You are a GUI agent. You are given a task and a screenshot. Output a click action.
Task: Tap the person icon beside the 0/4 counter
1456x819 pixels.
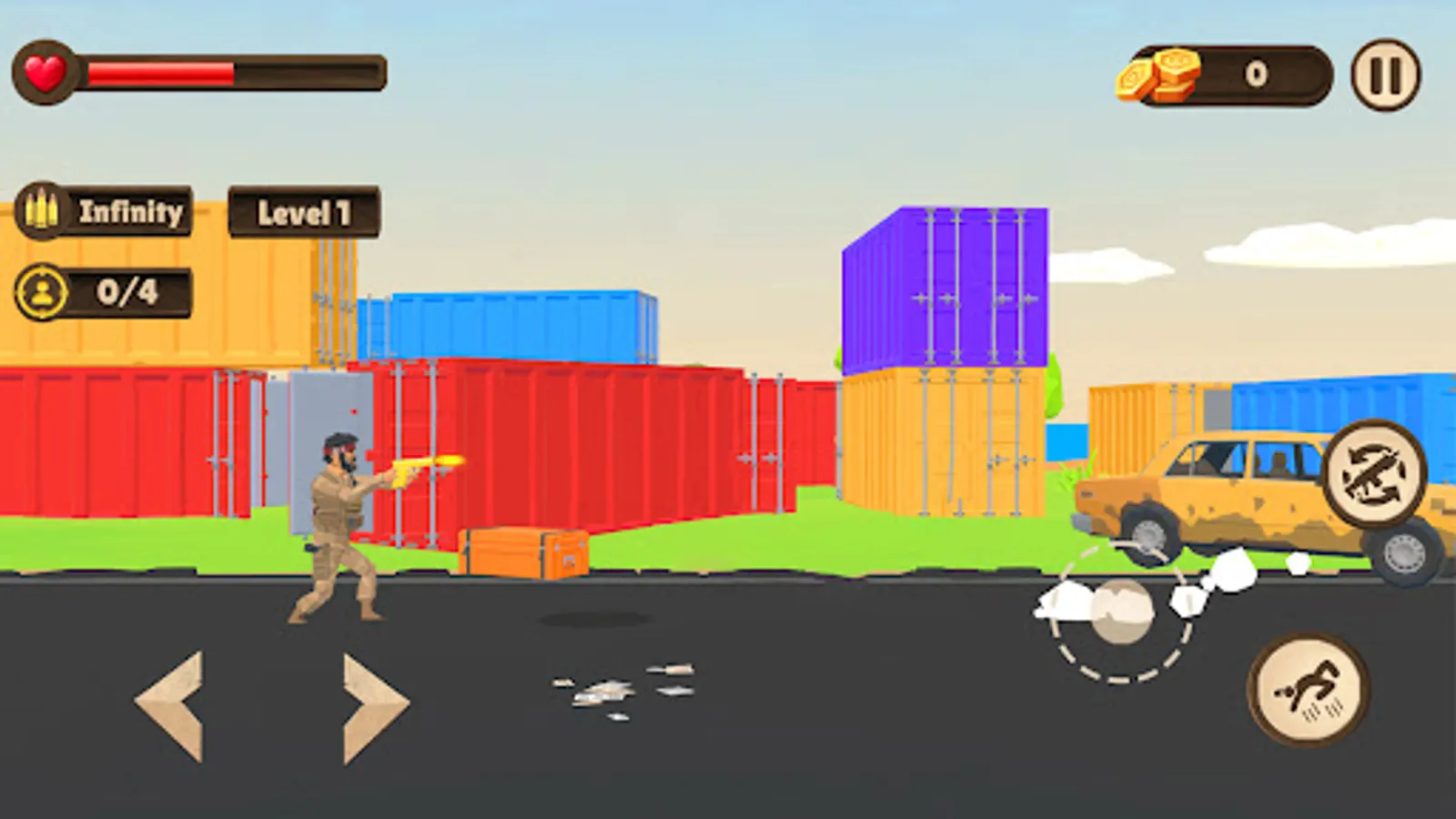(x=43, y=292)
